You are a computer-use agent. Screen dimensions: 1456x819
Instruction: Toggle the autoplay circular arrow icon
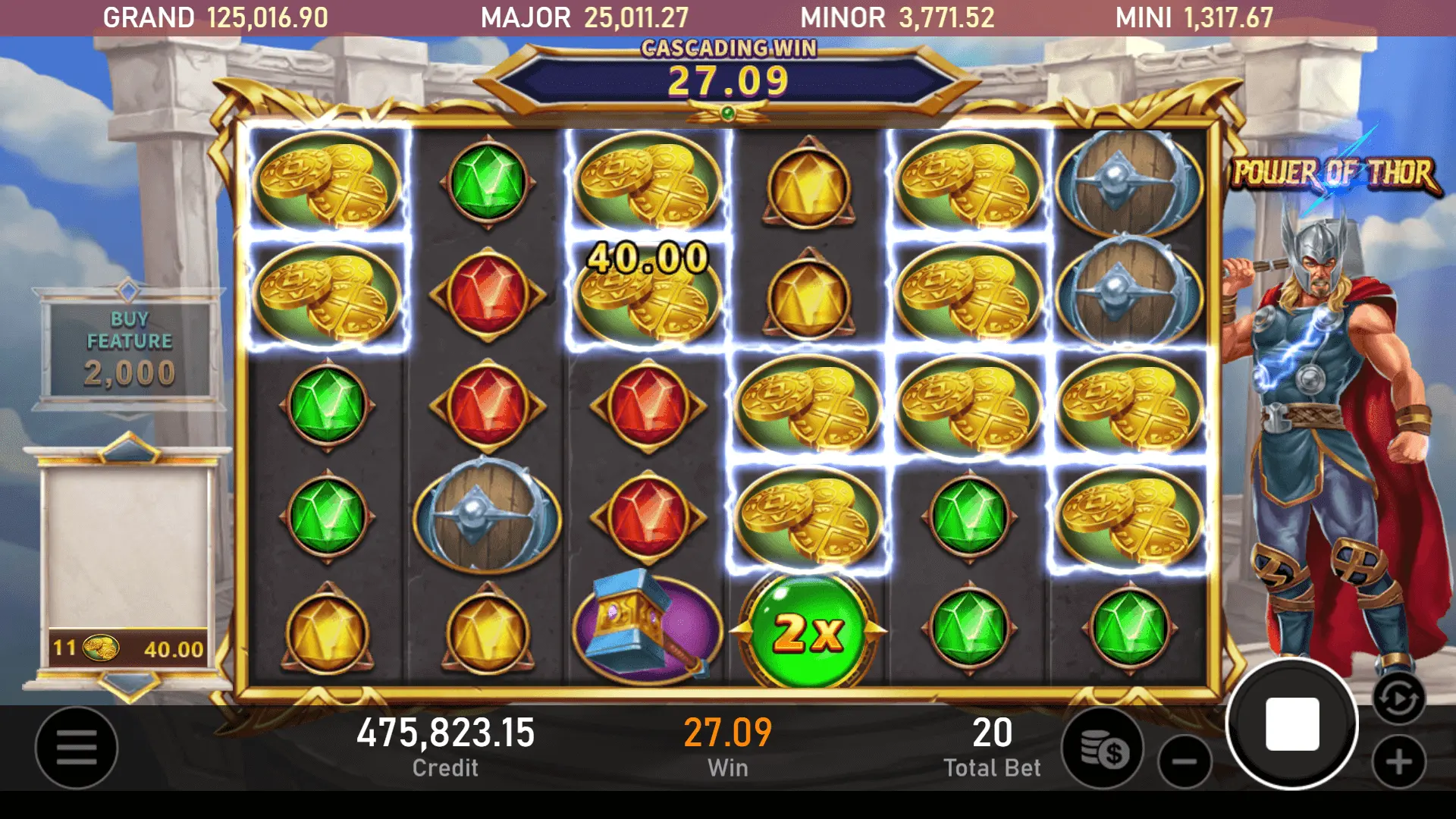coord(1398,698)
